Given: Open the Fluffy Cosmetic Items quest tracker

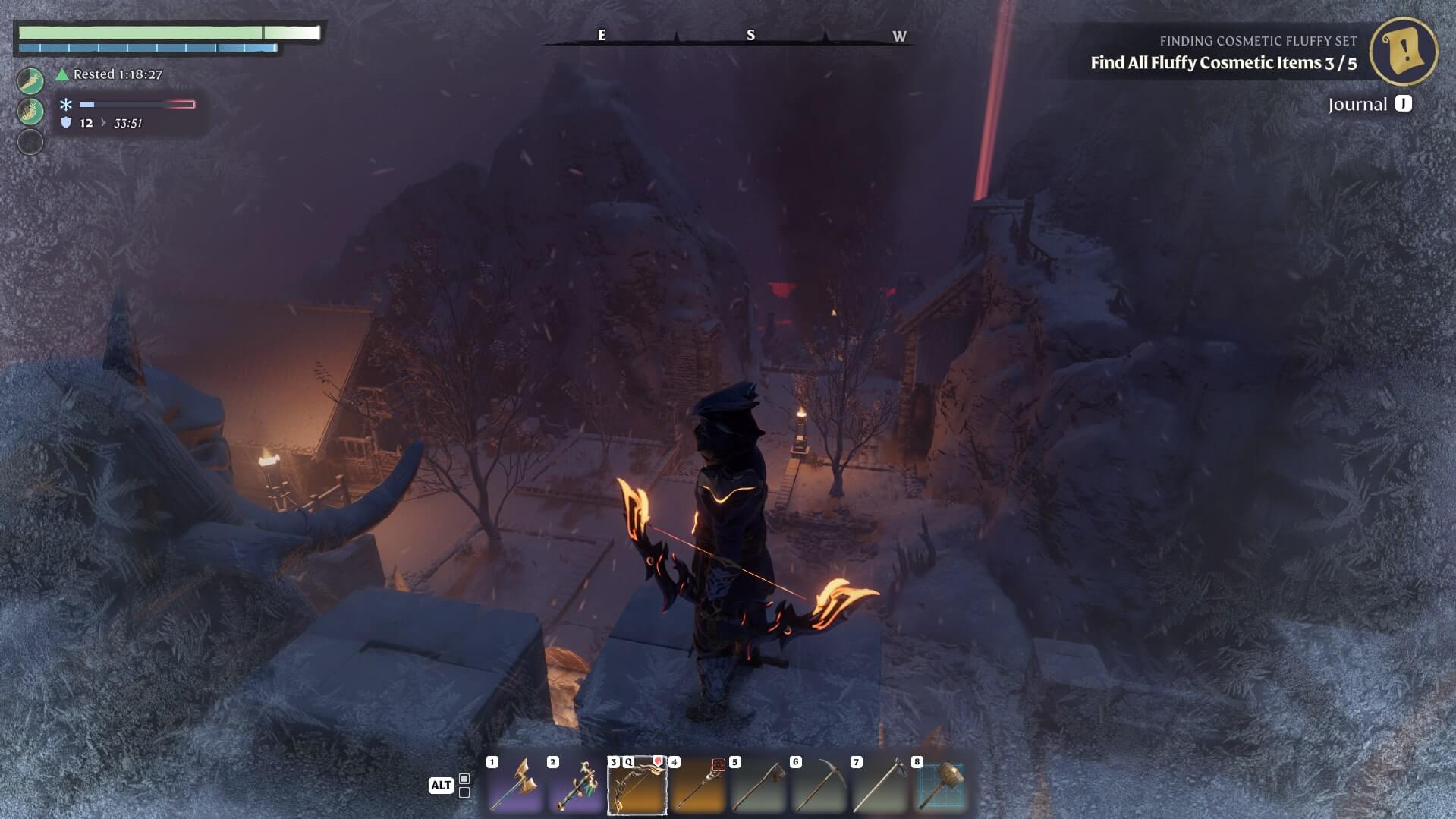Looking at the screenshot, I should tap(1223, 63).
